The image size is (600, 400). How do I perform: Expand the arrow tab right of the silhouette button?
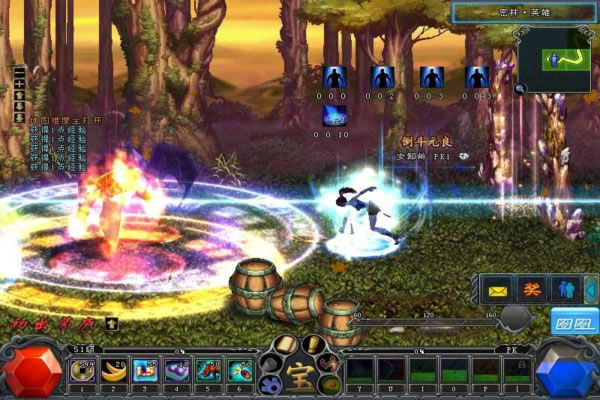[590, 289]
